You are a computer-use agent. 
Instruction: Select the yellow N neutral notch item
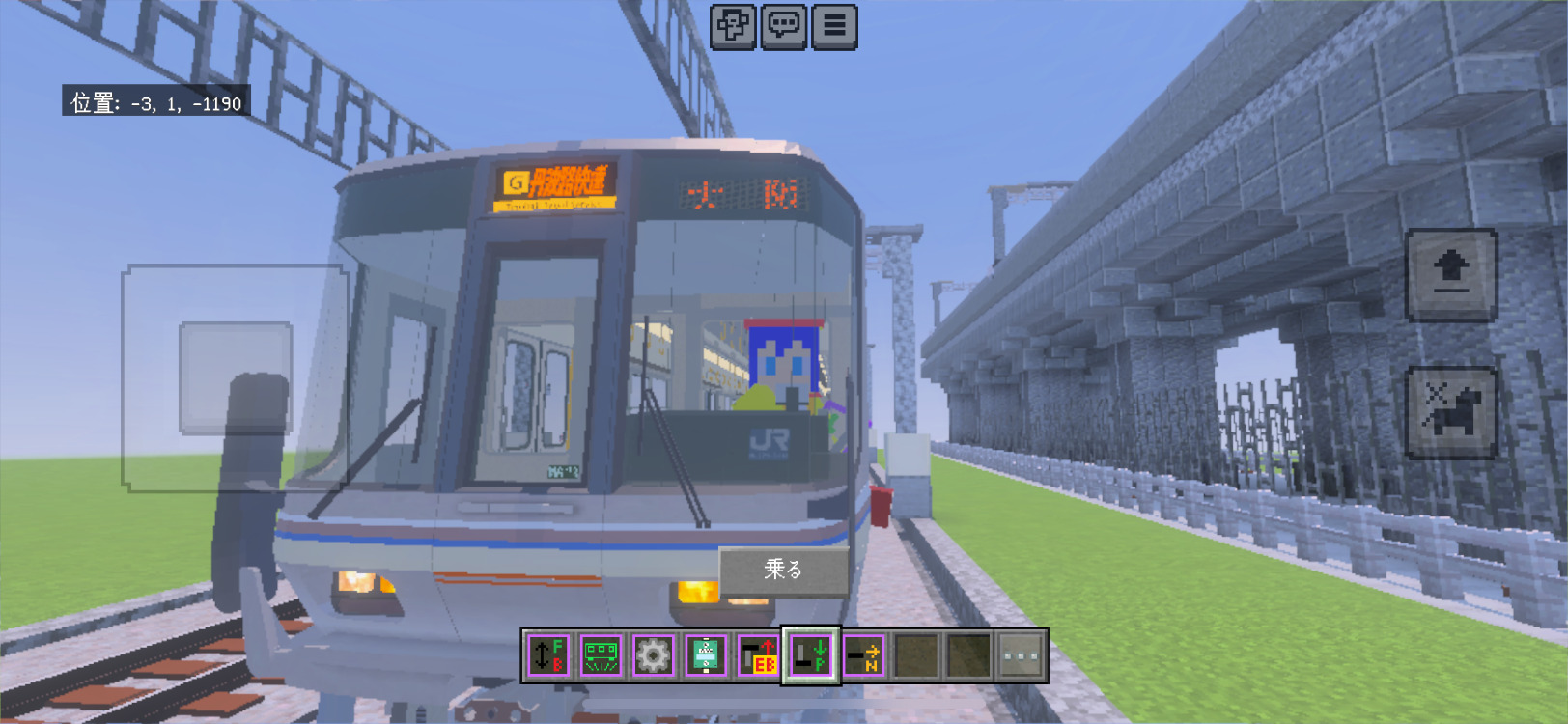(x=863, y=656)
